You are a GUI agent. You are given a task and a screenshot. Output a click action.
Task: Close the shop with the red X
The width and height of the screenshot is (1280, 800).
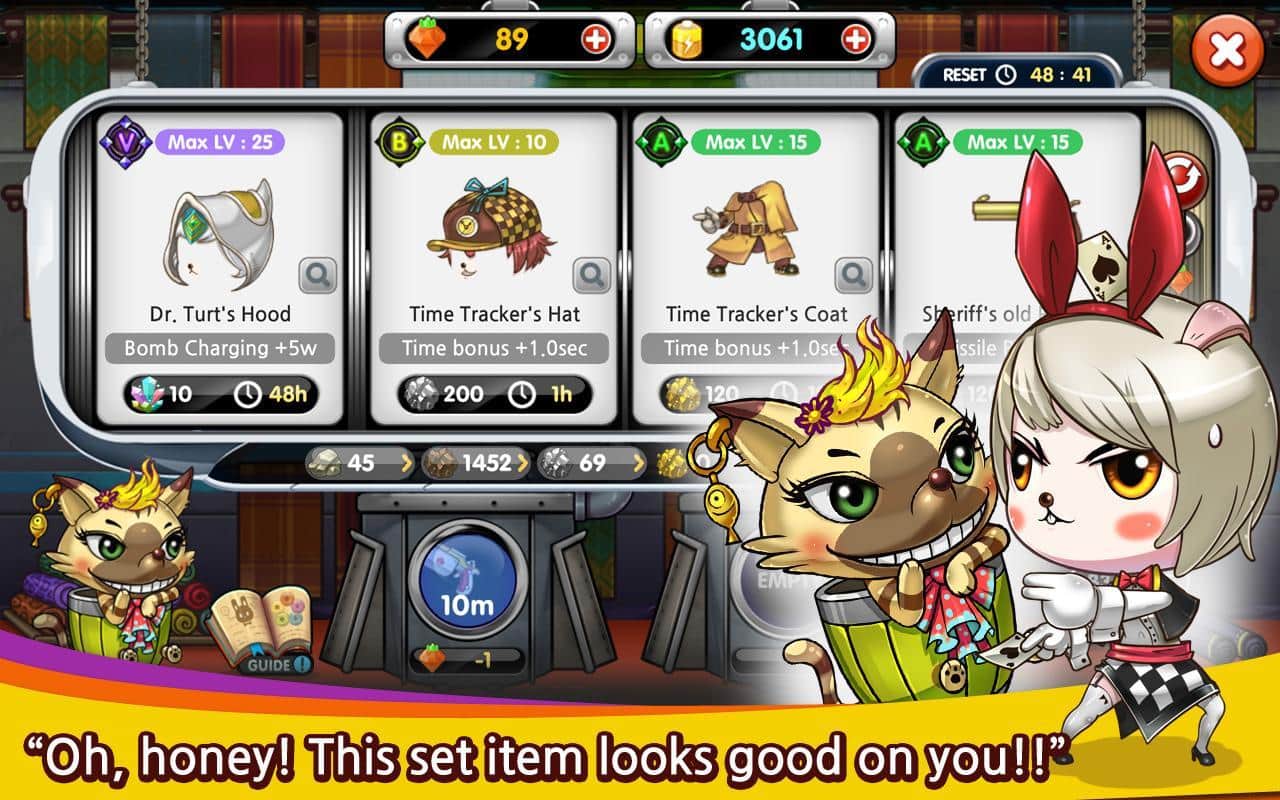click(1227, 51)
